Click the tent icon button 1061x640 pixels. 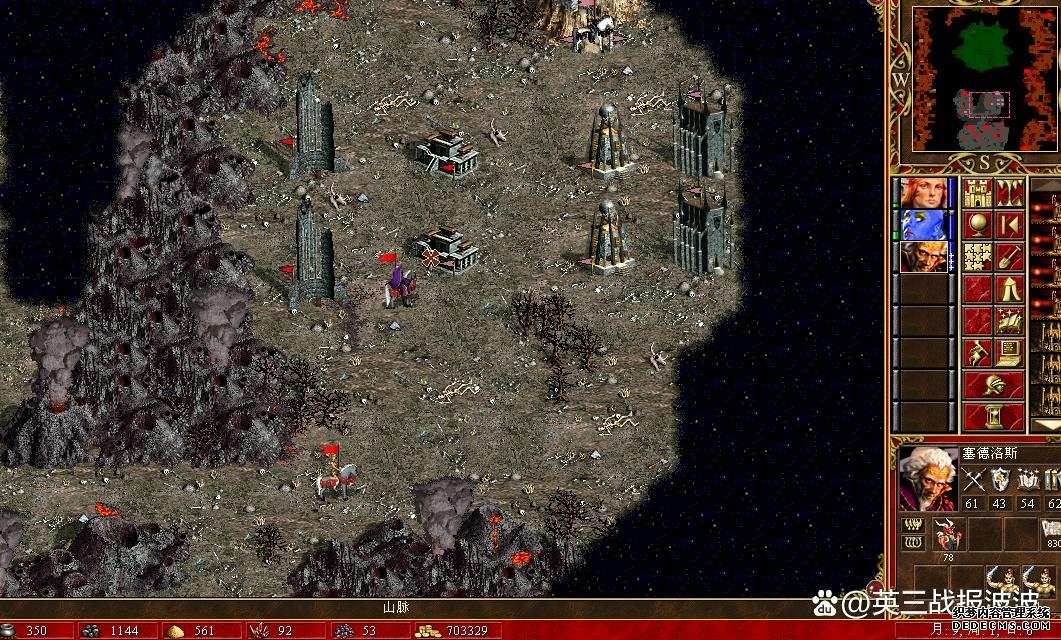(1009, 289)
